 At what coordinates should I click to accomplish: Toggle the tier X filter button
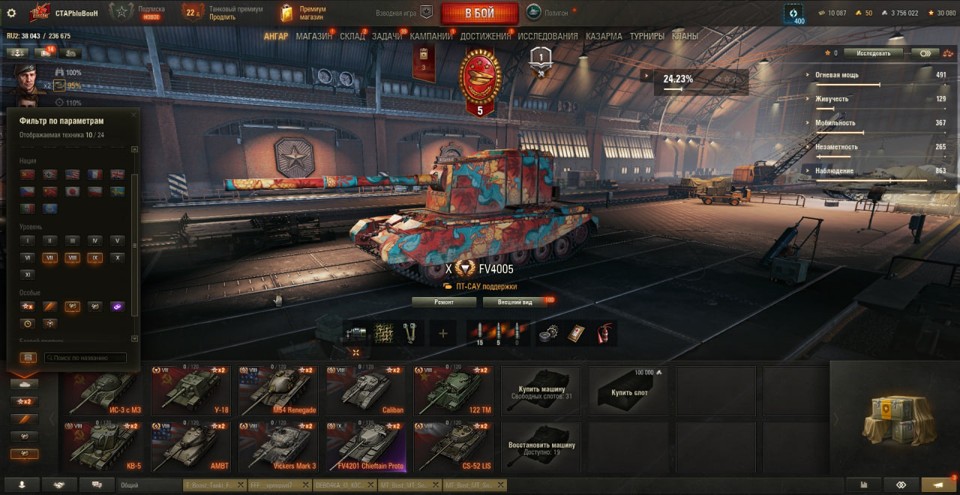coord(118,257)
